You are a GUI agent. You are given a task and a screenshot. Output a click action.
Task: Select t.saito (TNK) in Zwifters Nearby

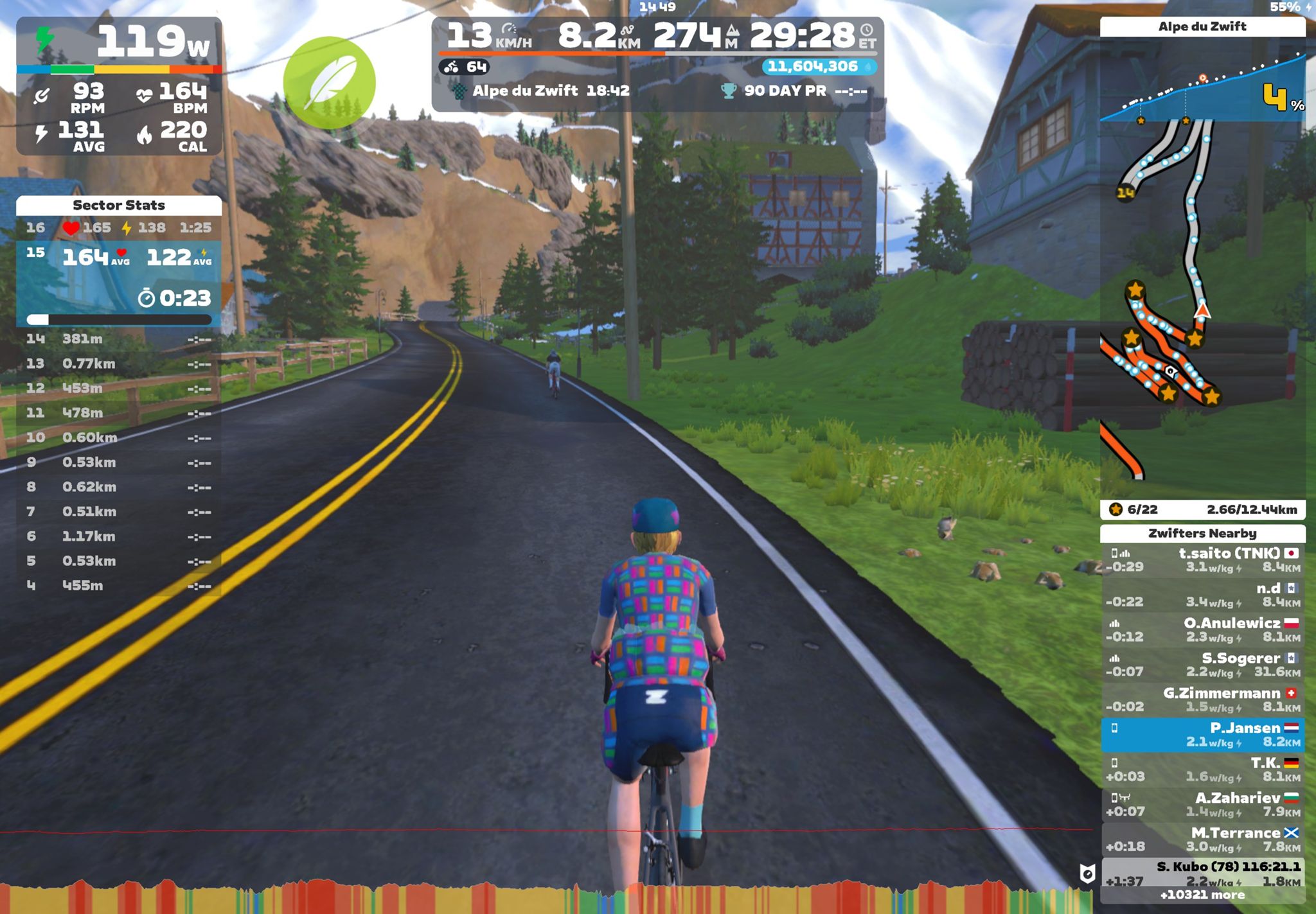point(1203,560)
